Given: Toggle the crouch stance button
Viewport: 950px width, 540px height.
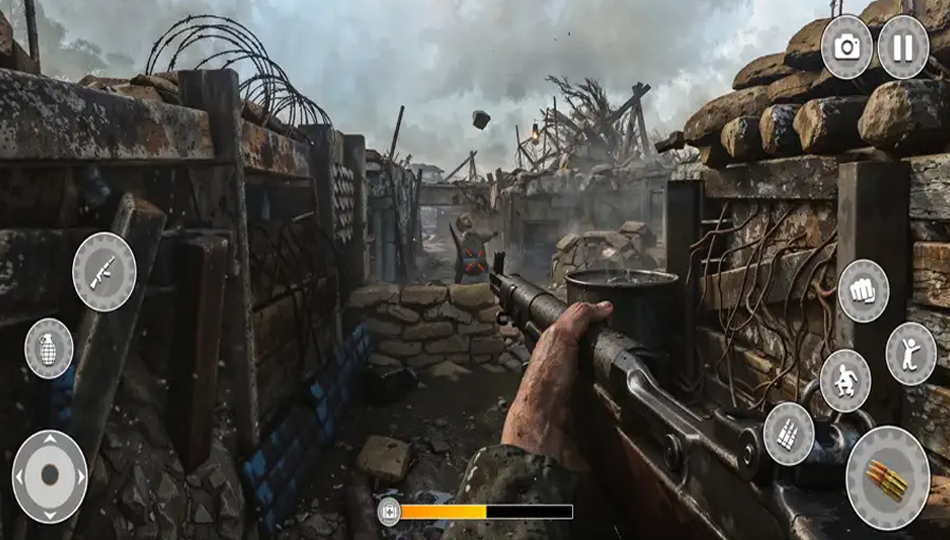Looking at the screenshot, I should pos(845,380).
